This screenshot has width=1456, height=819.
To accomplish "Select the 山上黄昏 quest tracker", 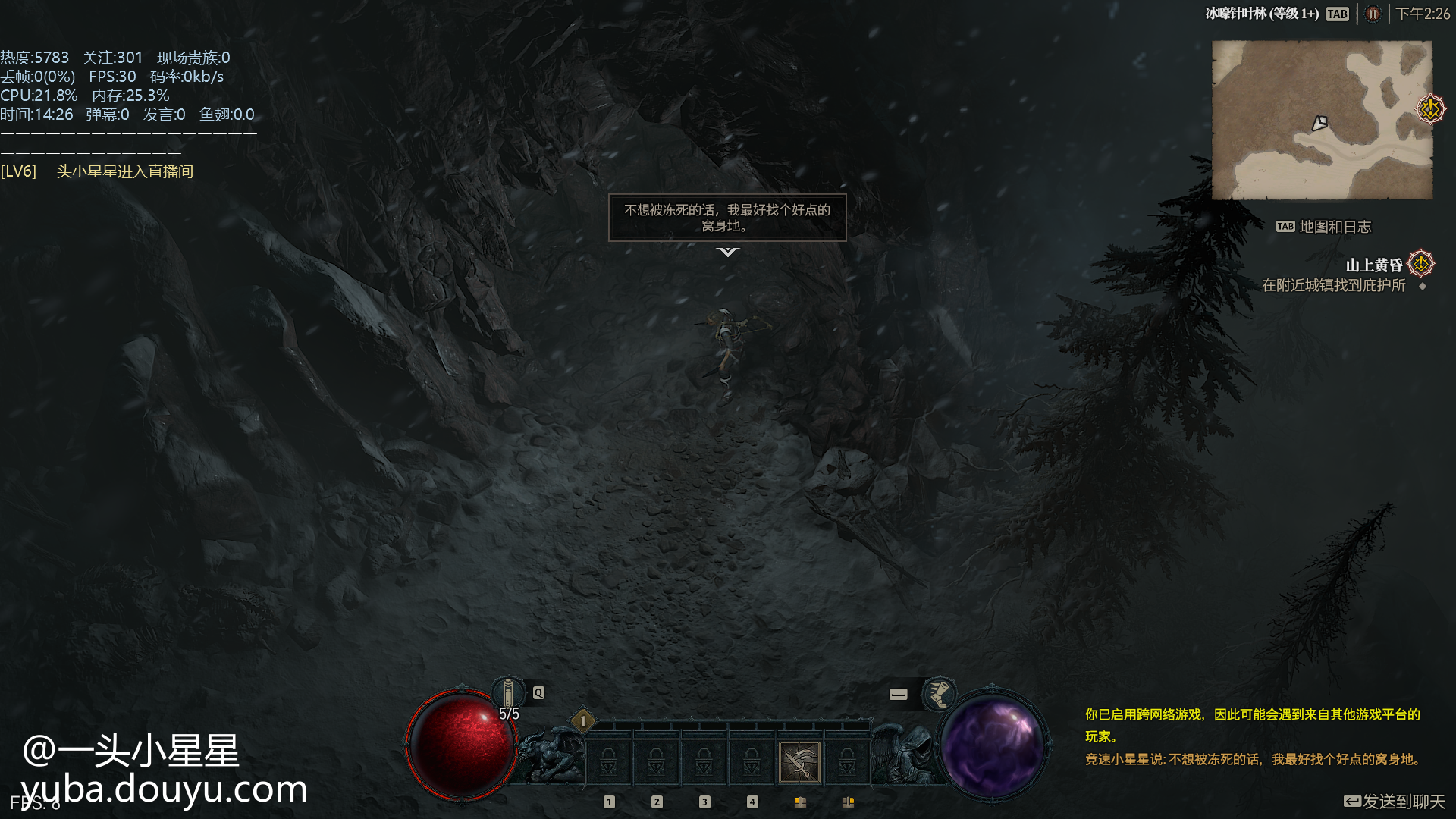I will (1374, 265).
